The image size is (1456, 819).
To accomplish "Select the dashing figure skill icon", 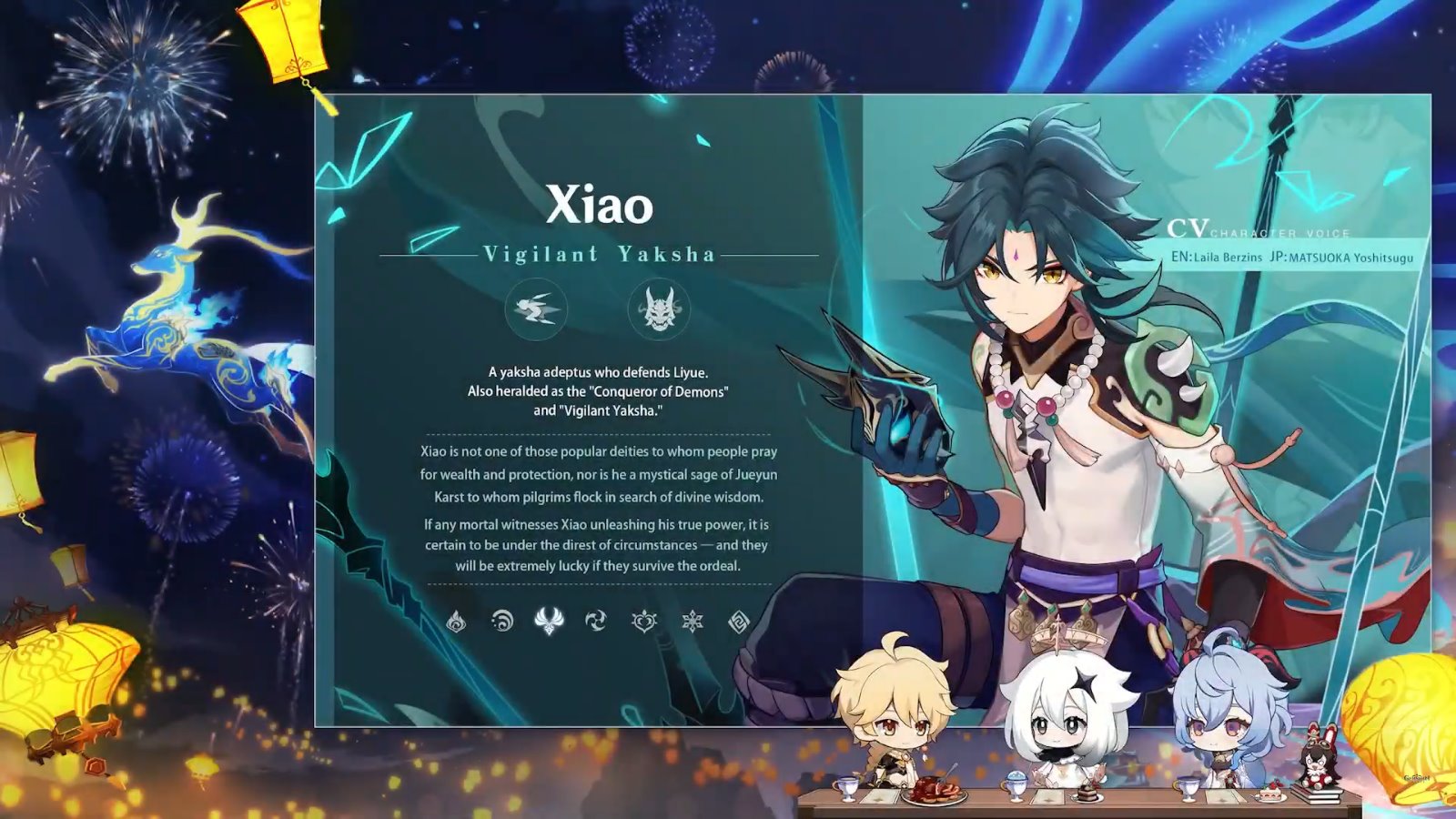I will [536, 309].
